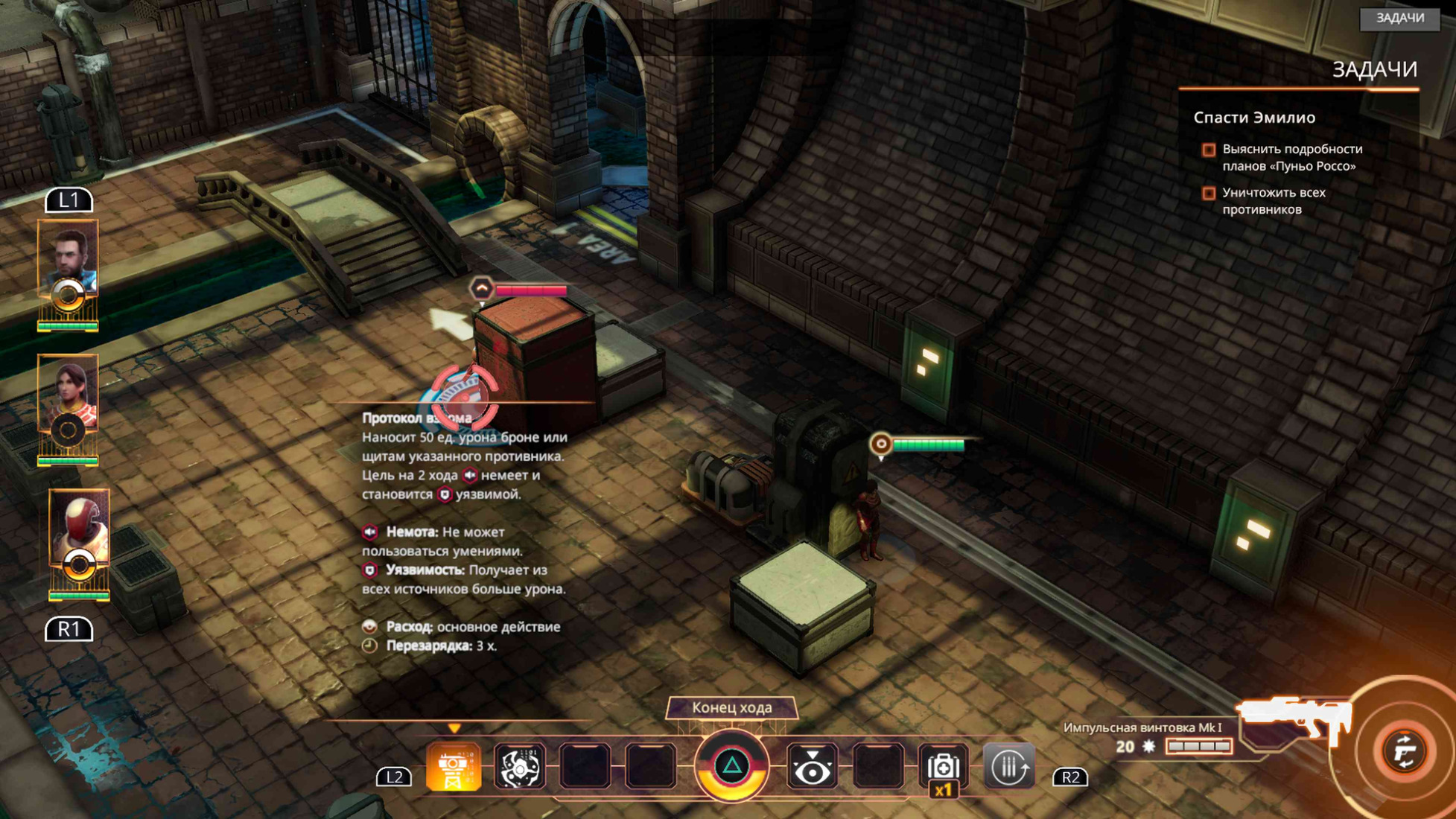Click the Импульсная винтовка Mk I weapon image
1456x819 pixels.
coord(1294,717)
